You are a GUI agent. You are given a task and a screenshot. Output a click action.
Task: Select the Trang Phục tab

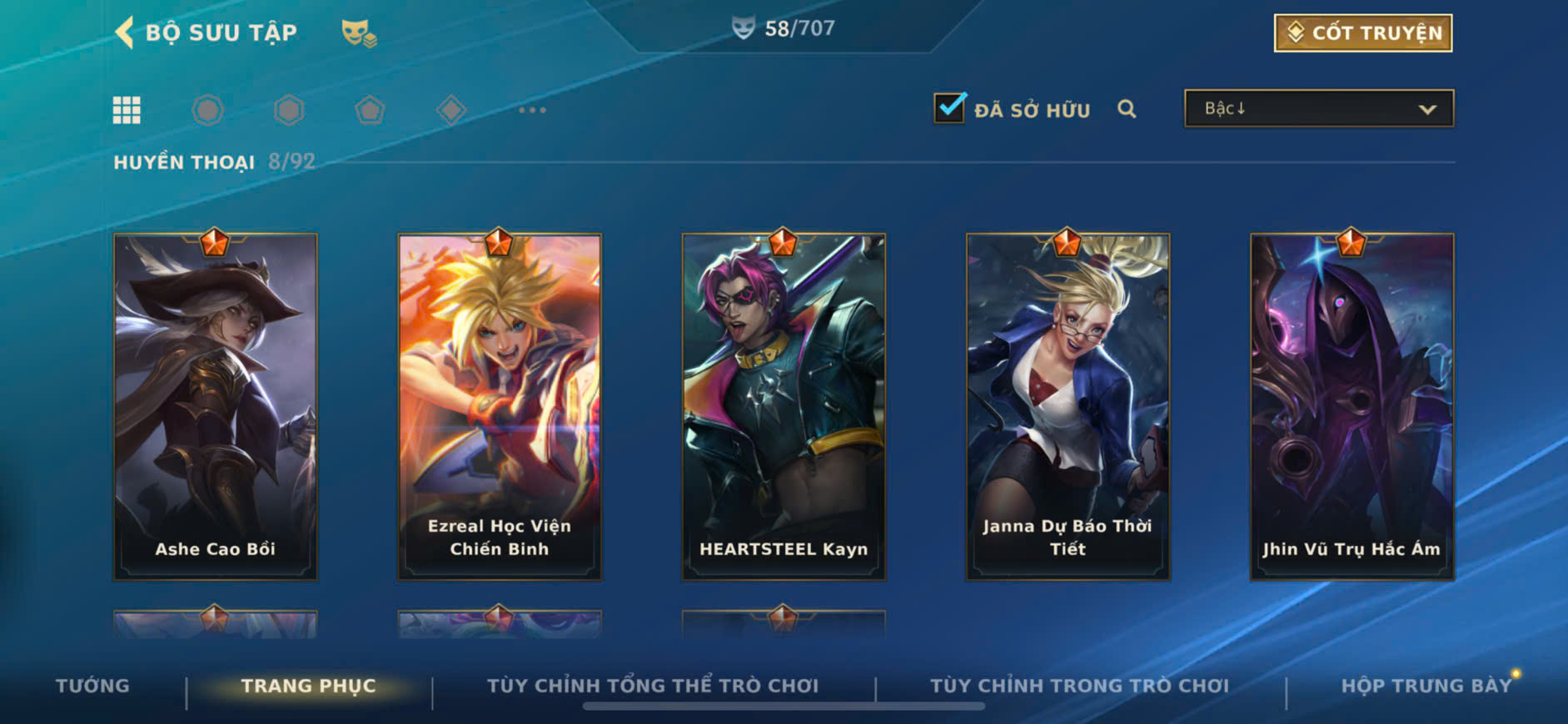tap(308, 686)
